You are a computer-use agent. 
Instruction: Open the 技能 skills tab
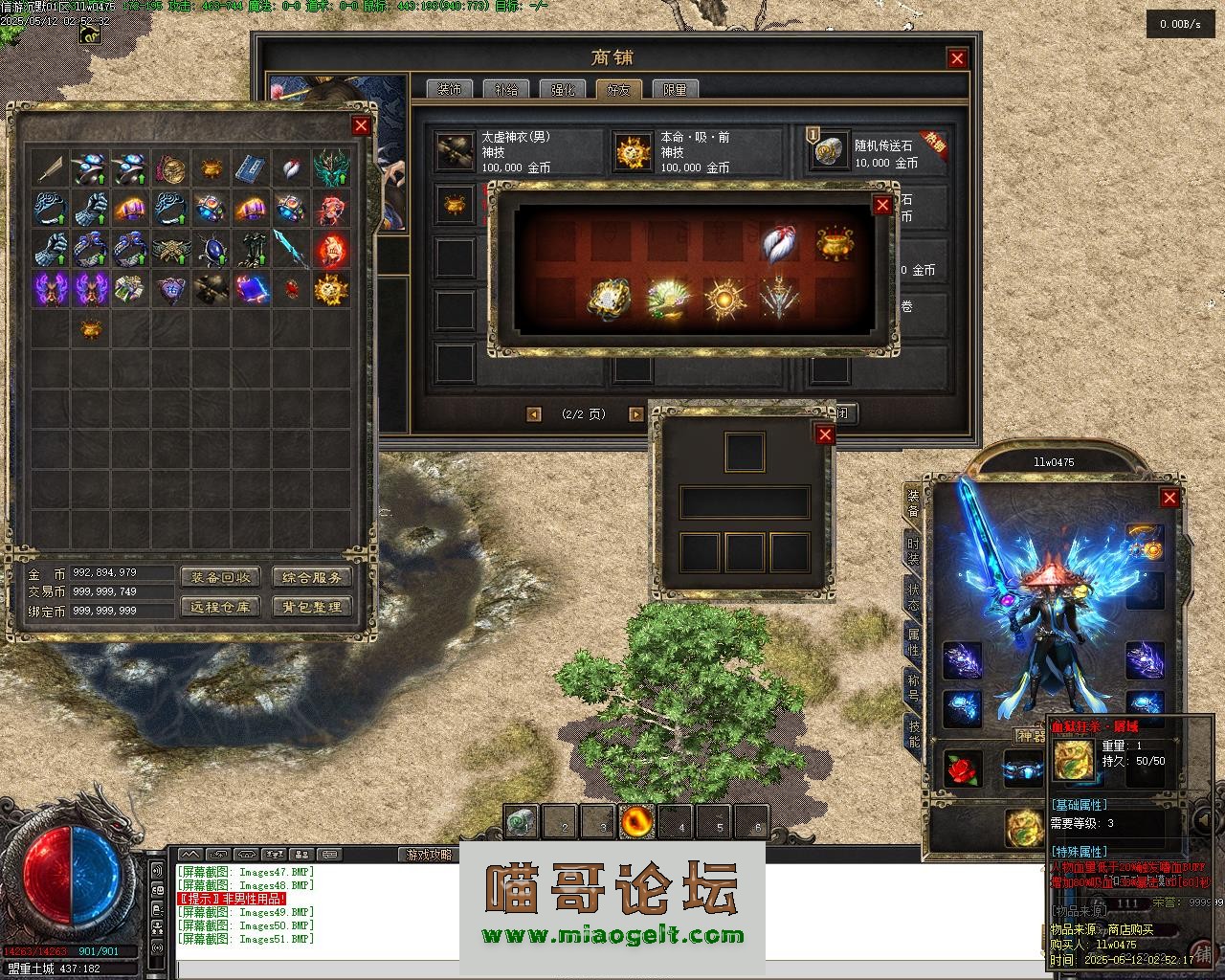click(x=914, y=733)
